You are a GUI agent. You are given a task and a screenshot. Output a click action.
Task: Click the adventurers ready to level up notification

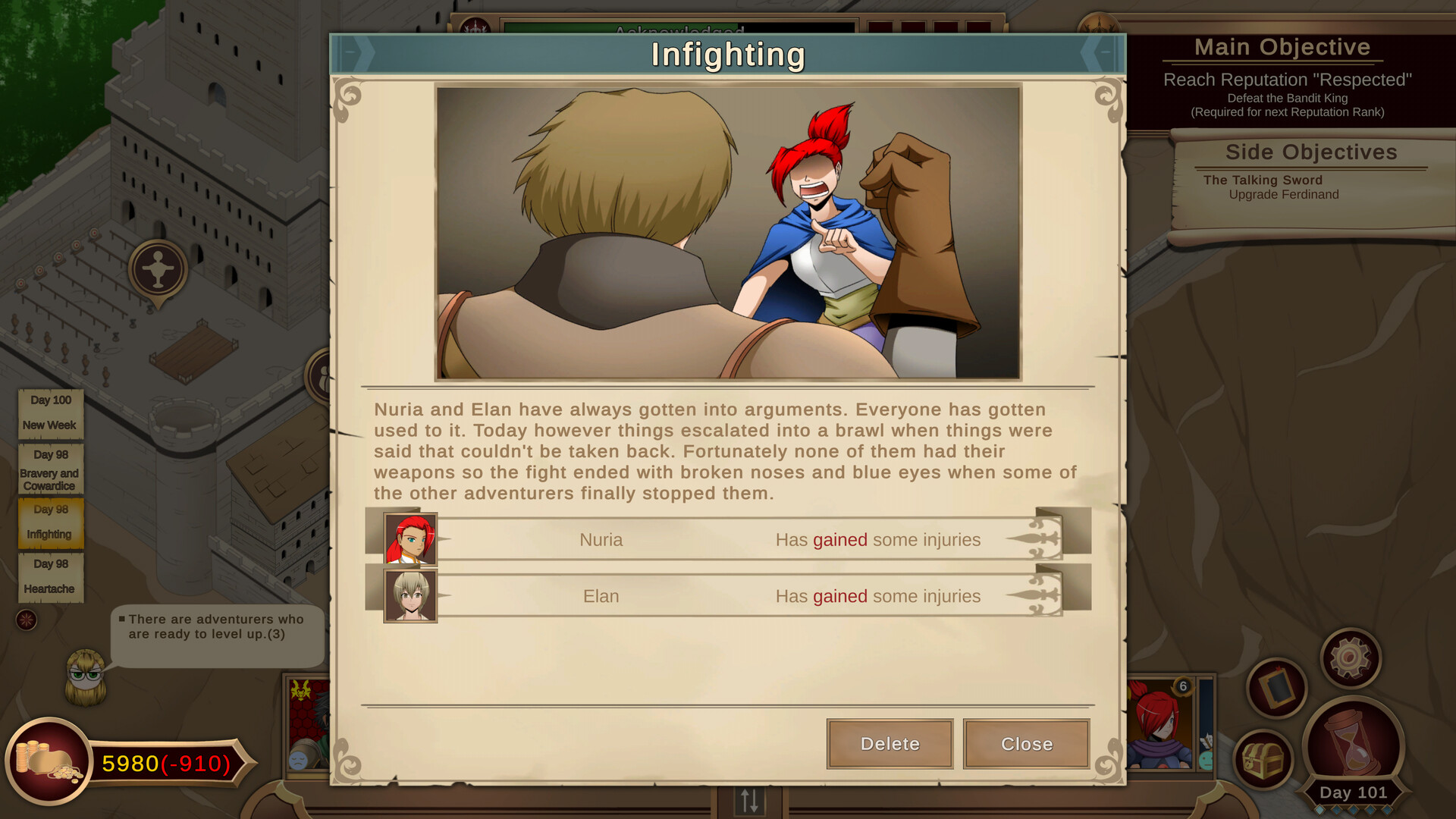click(218, 627)
